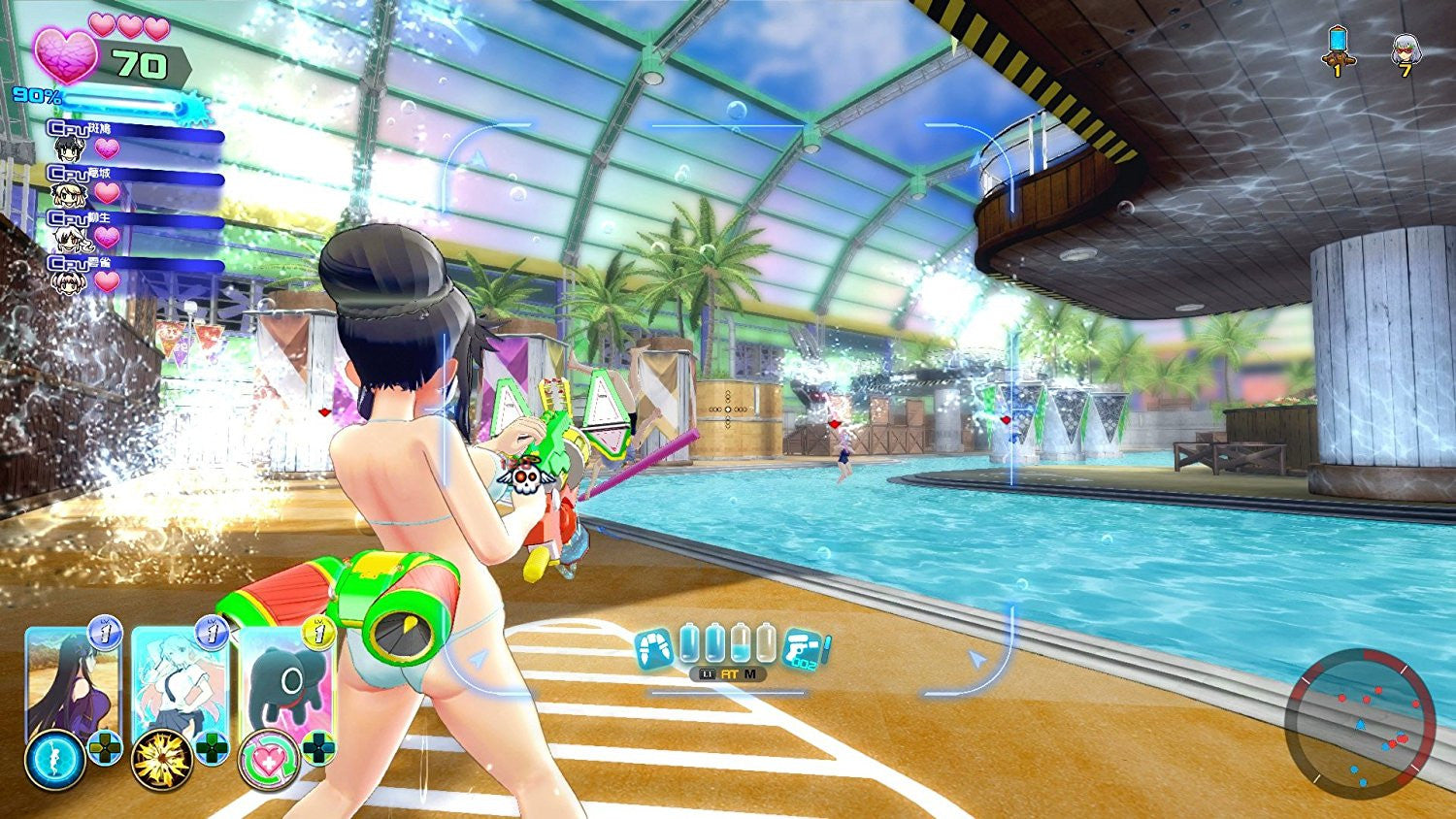Trigger the heart regeneration skill on the elephant card
Image resolution: width=1456 pixels, height=819 pixels.
coord(268,759)
